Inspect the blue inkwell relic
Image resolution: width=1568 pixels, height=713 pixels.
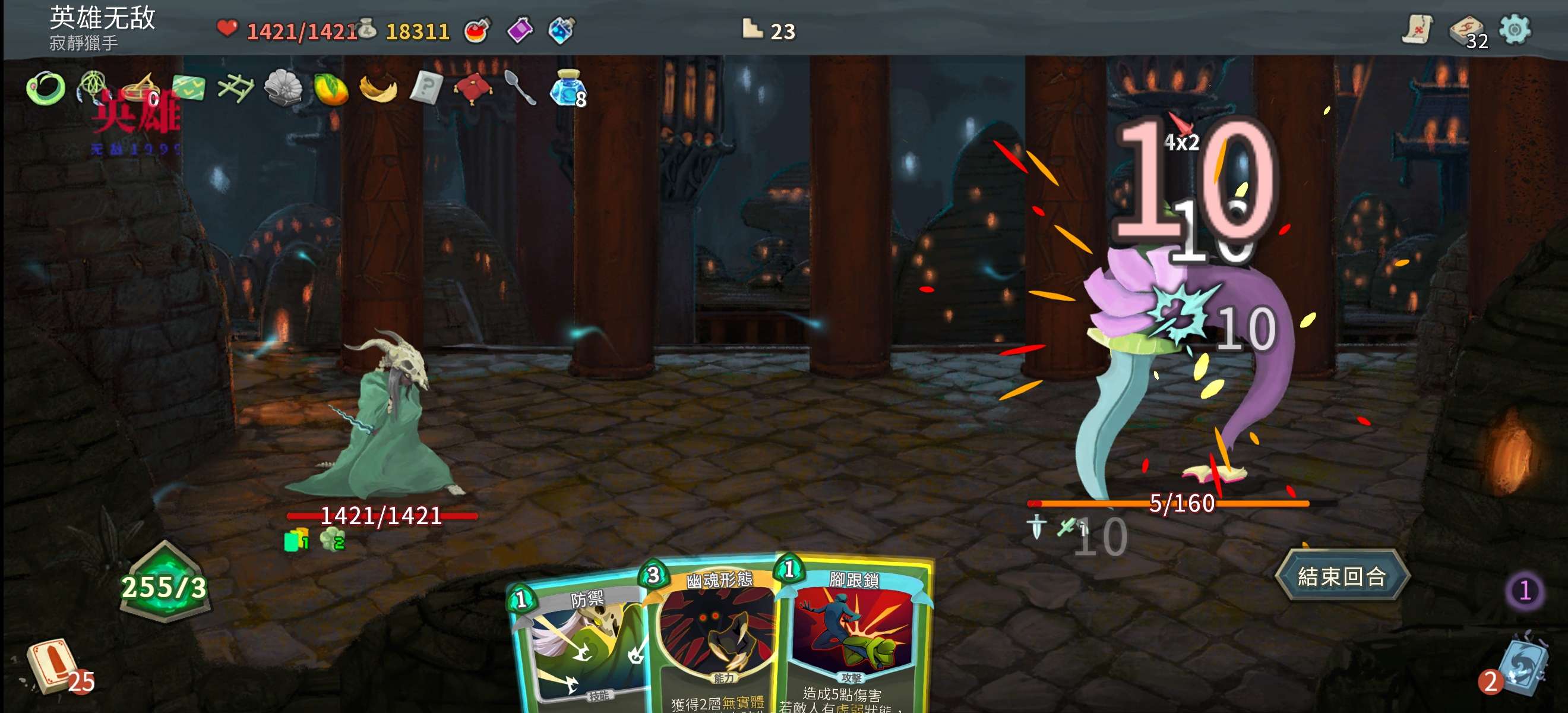[x=567, y=89]
